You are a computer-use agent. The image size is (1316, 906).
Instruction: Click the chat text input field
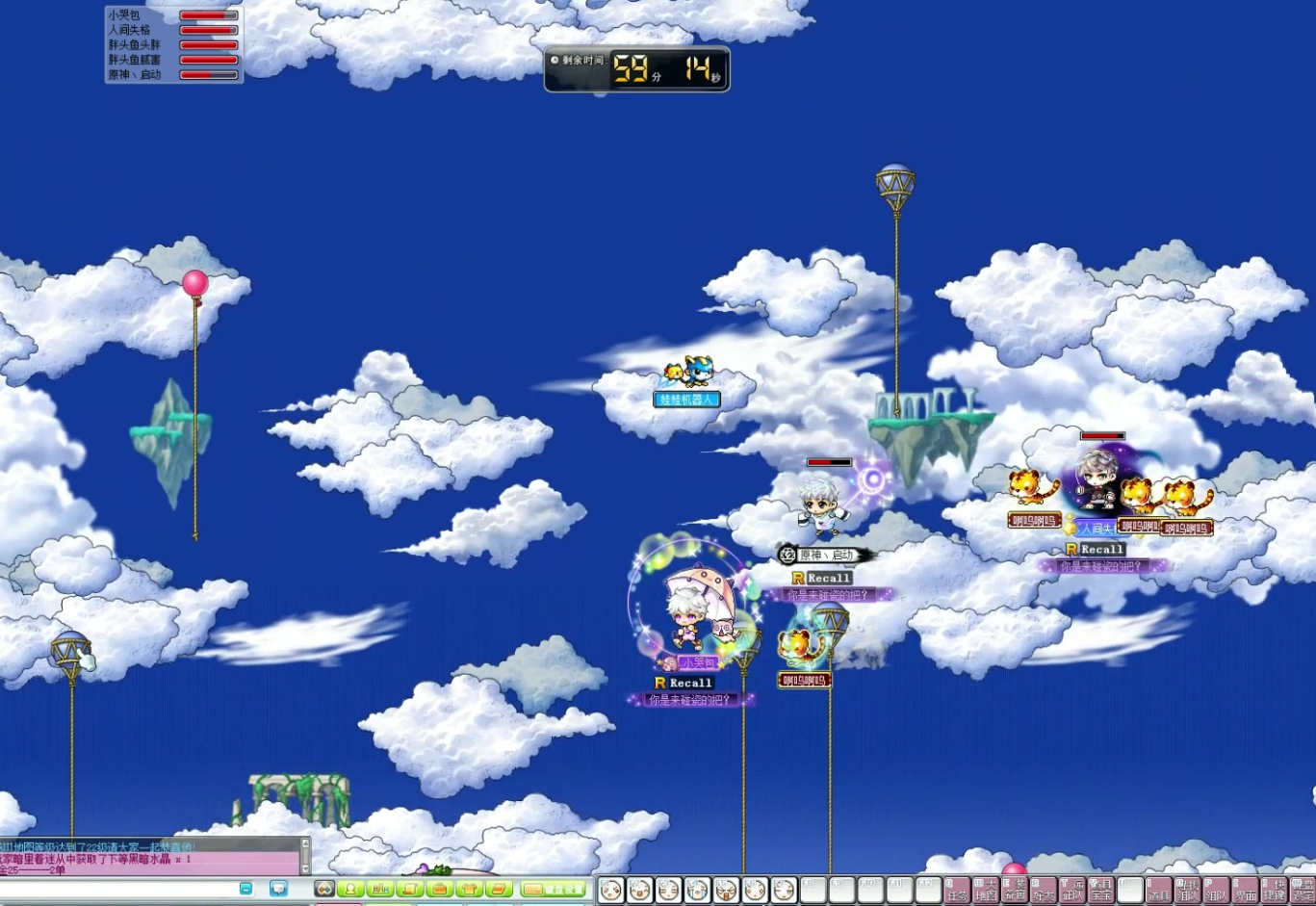[116, 888]
